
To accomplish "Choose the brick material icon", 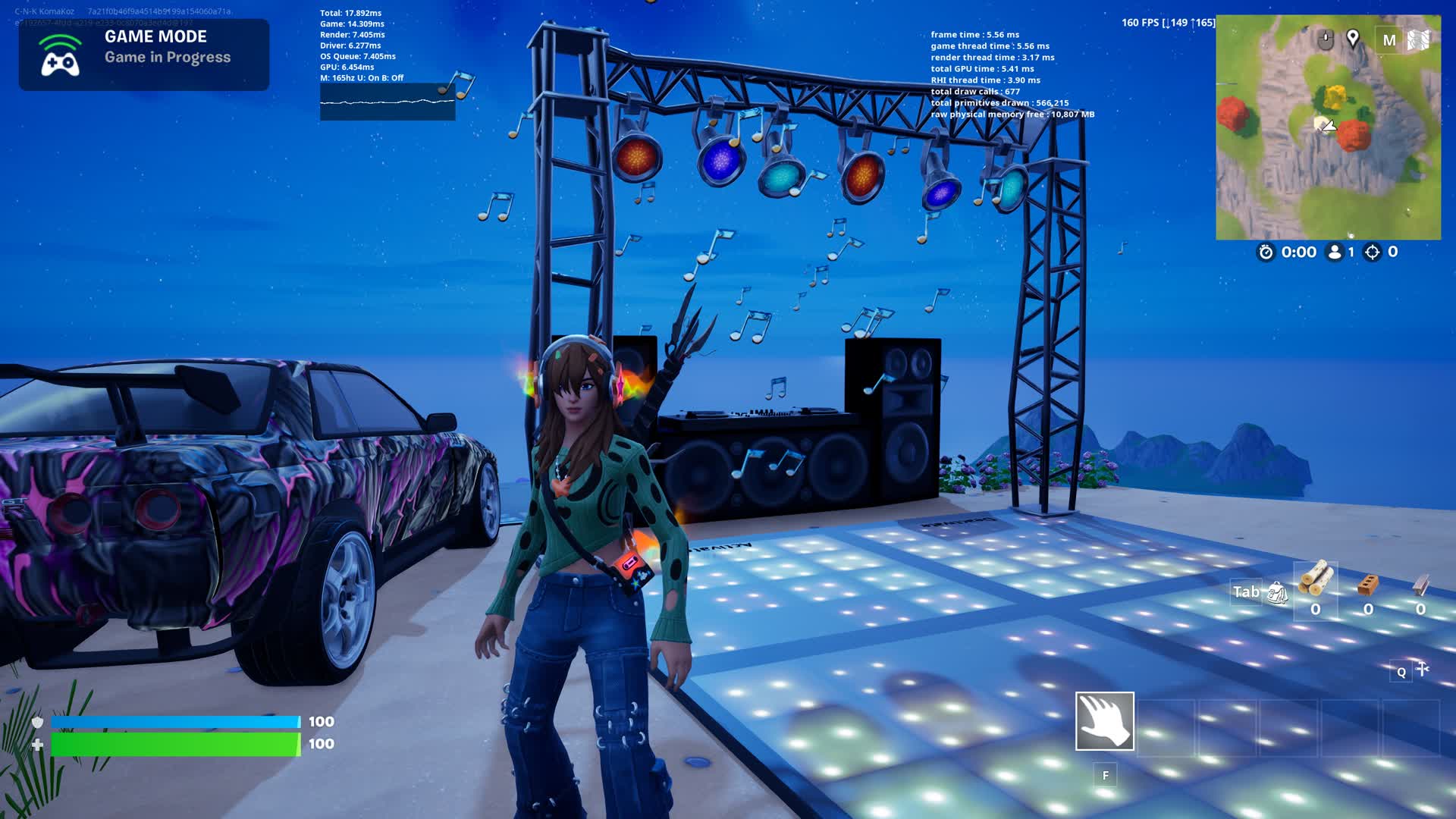I will [1367, 584].
